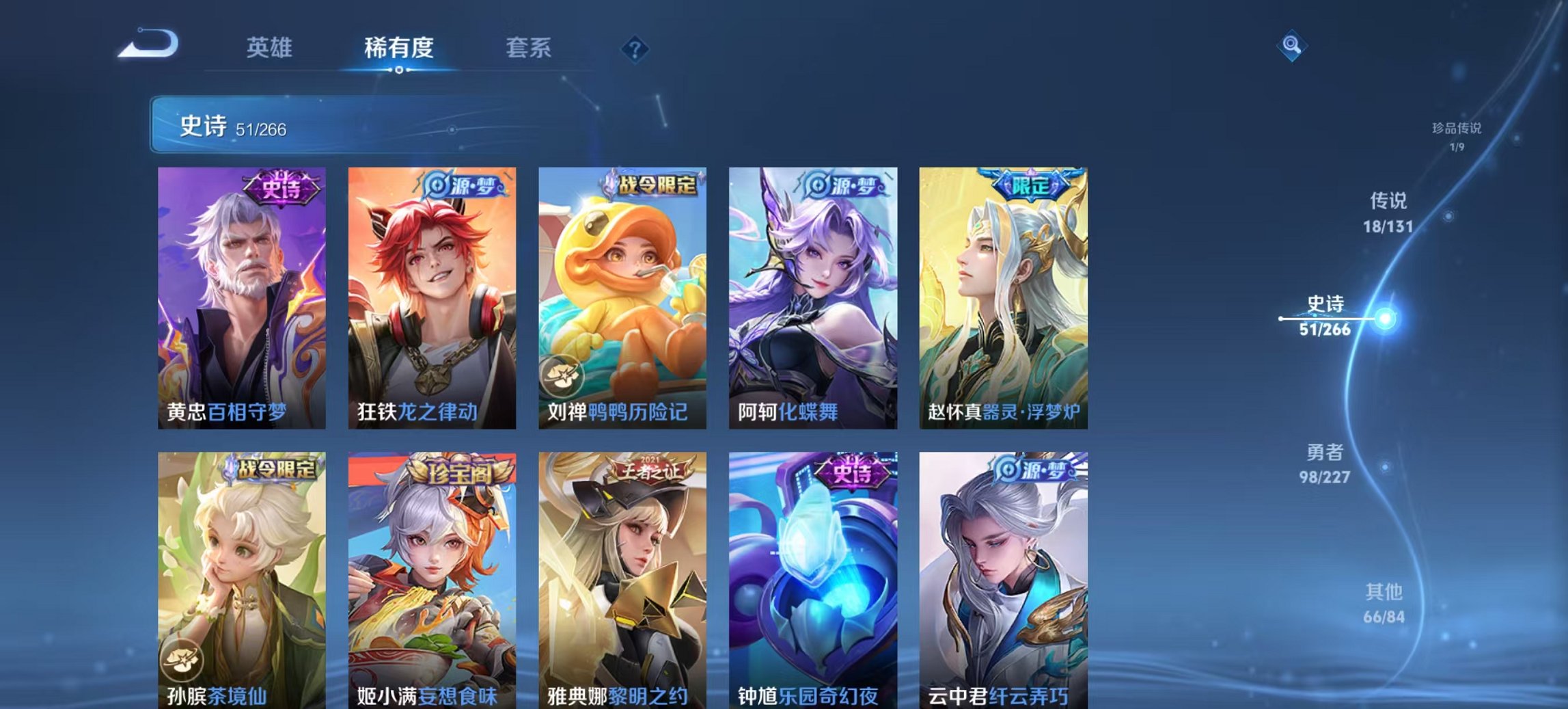Select the 稀有度 tab

(399, 48)
